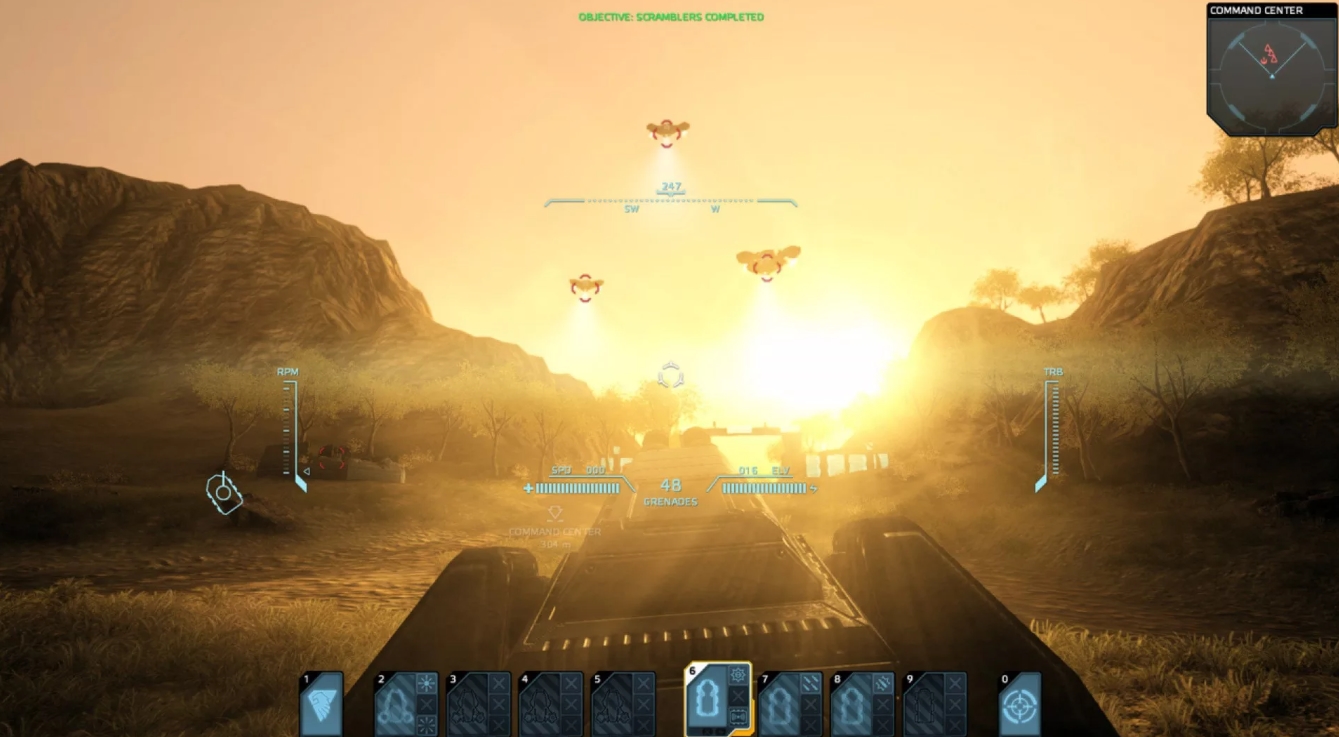
Task: Select weapon slot 9 in the hotbar
Action: point(925,705)
